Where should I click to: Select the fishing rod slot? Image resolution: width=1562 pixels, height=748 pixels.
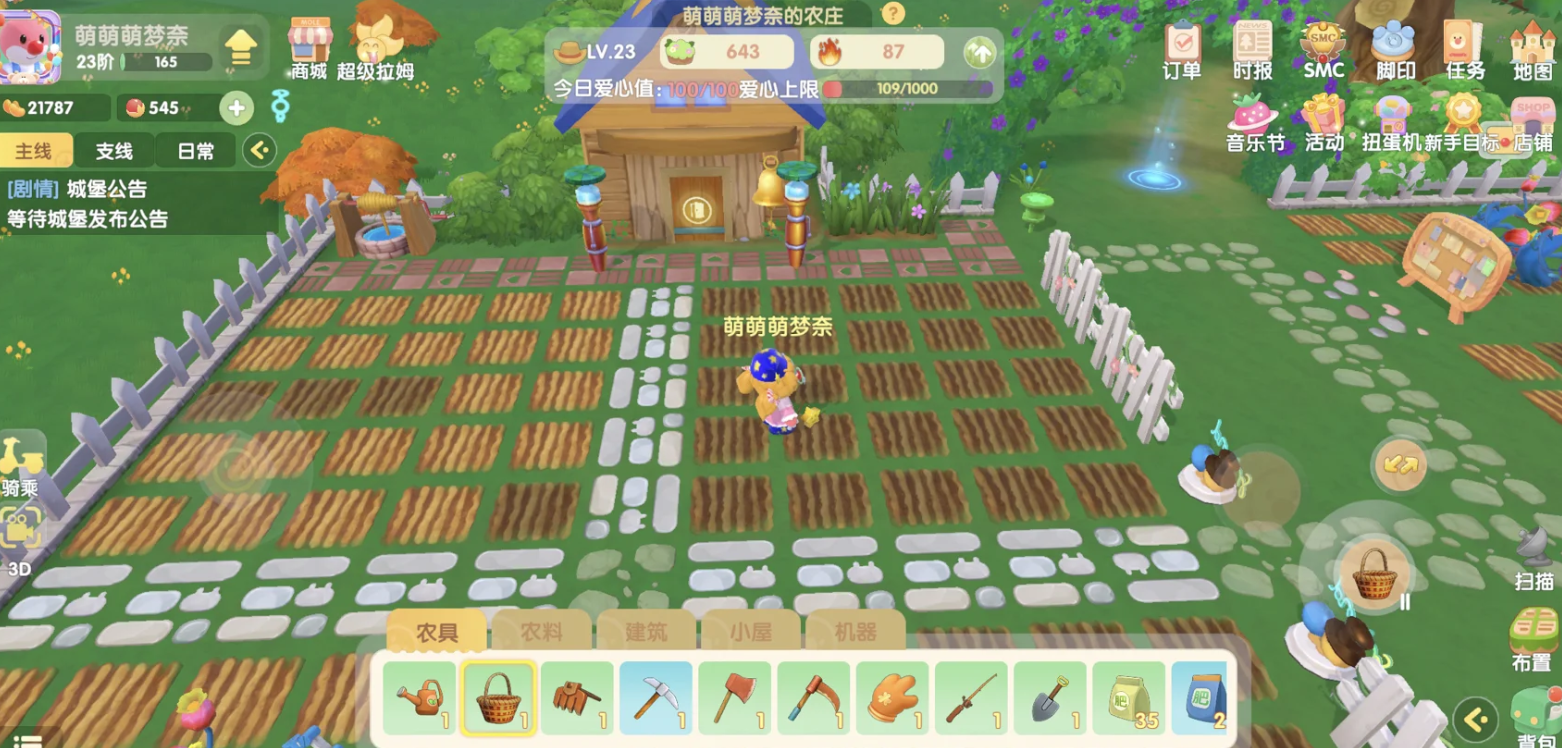point(971,697)
